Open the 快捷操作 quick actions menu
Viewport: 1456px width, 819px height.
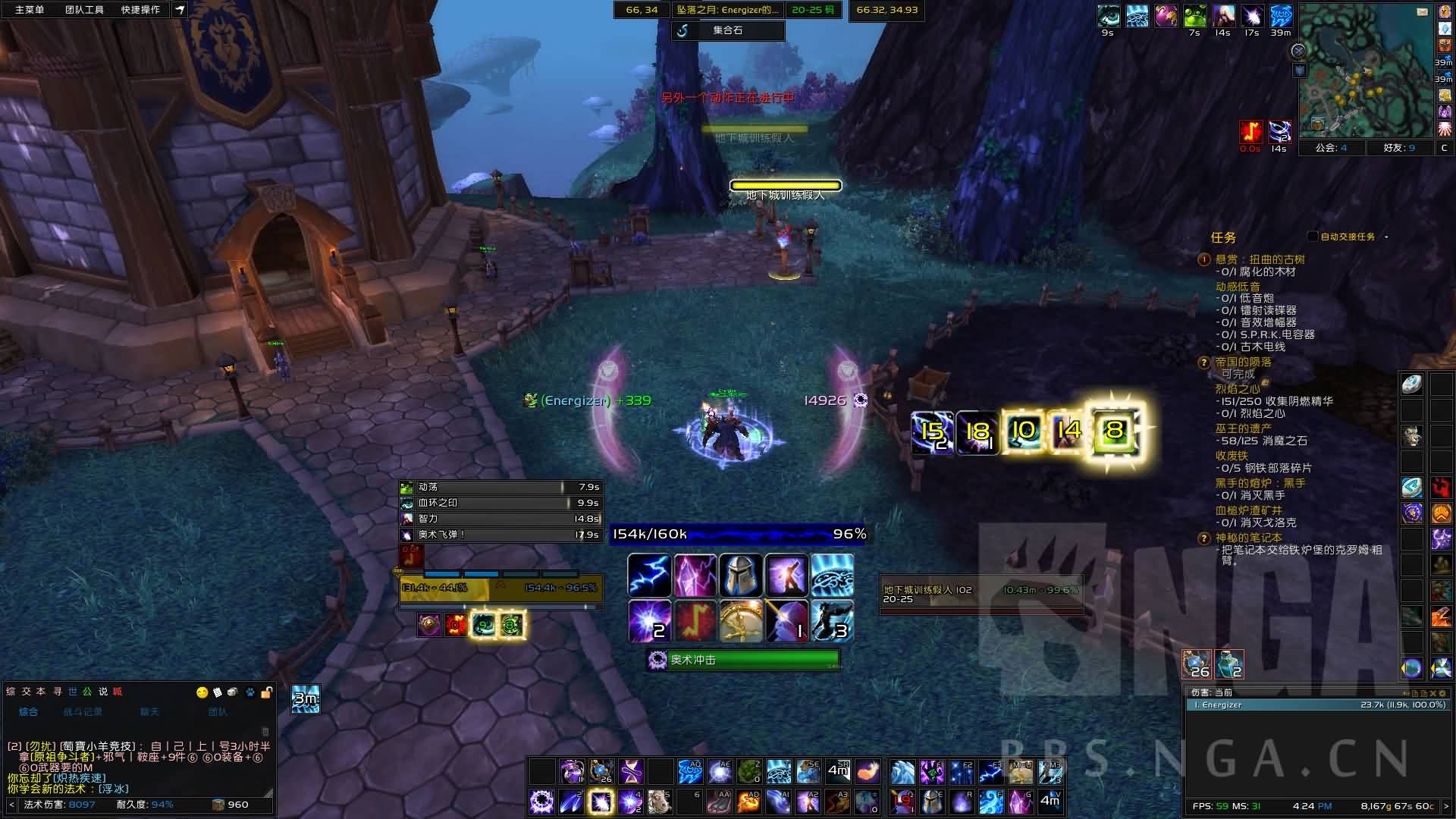[x=140, y=10]
